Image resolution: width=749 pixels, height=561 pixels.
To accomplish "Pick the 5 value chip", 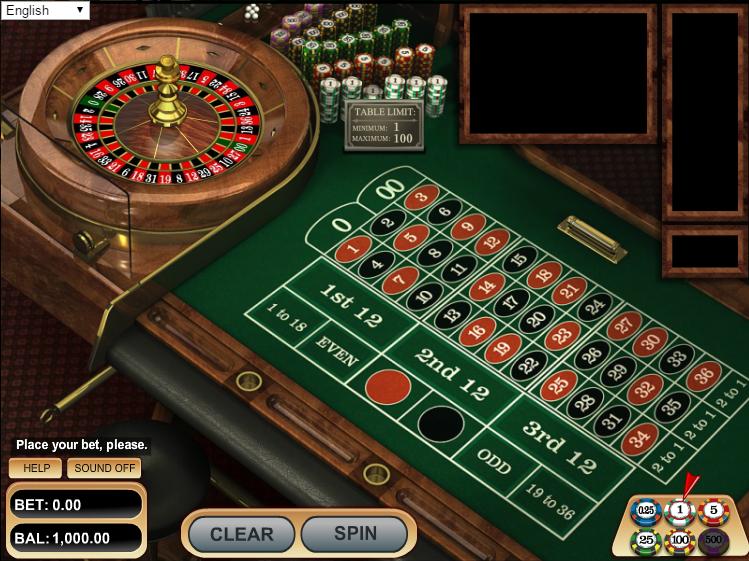I will [713, 512].
